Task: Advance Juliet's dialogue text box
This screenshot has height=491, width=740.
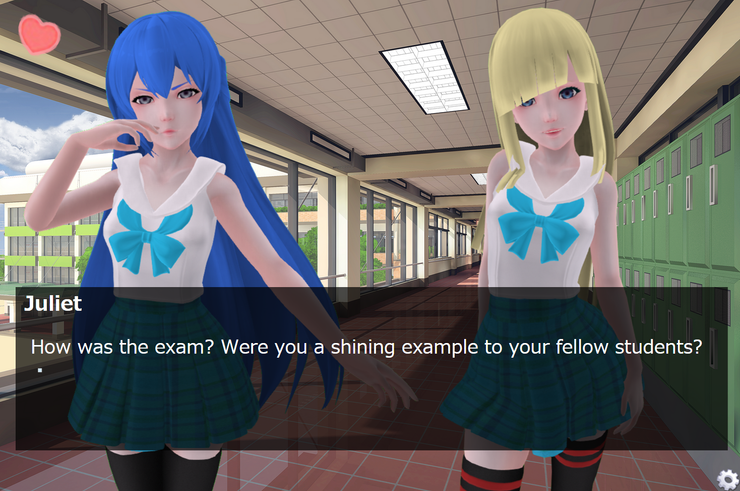Action: (x=370, y=370)
